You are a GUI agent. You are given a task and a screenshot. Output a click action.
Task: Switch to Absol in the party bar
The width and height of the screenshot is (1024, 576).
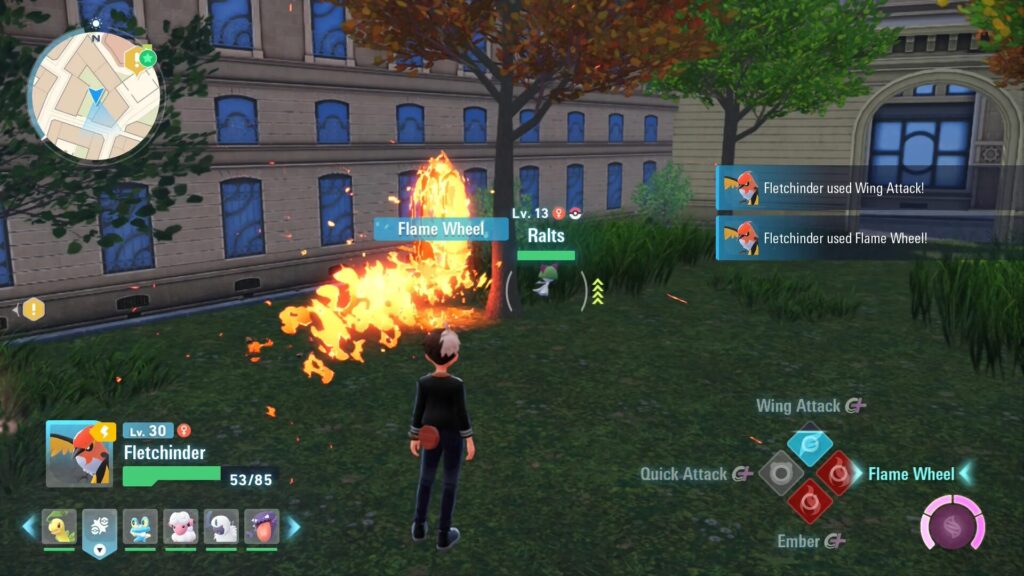[x=221, y=526]
